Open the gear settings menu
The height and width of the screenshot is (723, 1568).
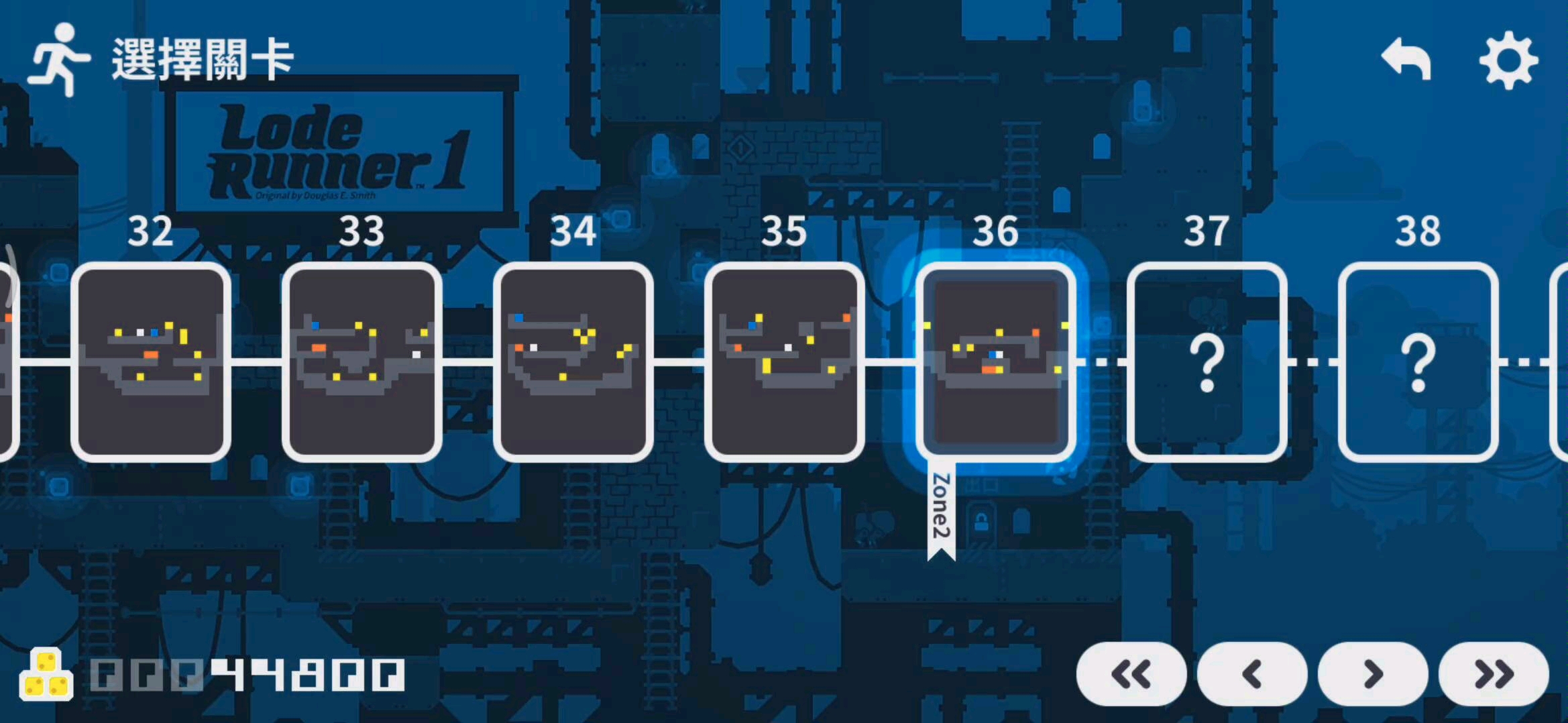point(1508,60)
